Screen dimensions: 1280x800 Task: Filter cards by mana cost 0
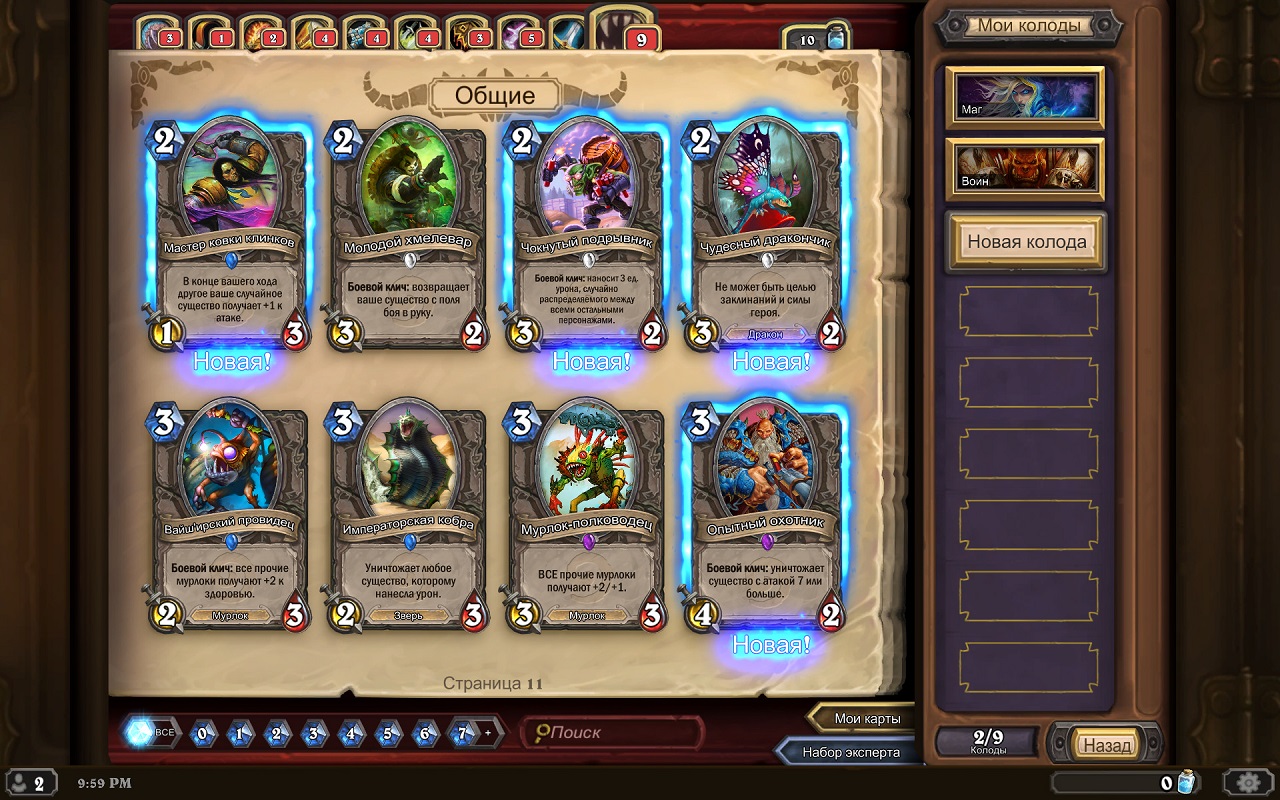(x=202, y=733)
